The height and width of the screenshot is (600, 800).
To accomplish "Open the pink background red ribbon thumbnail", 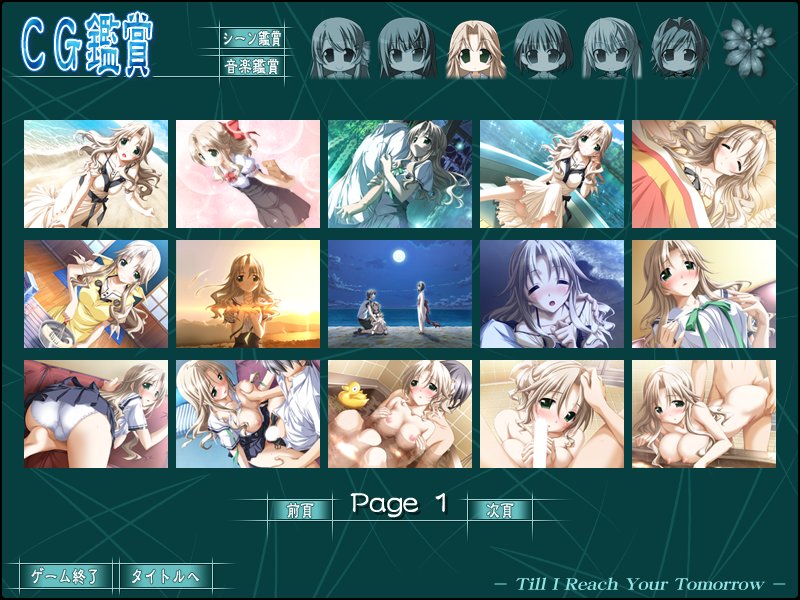I will (248, 174).
